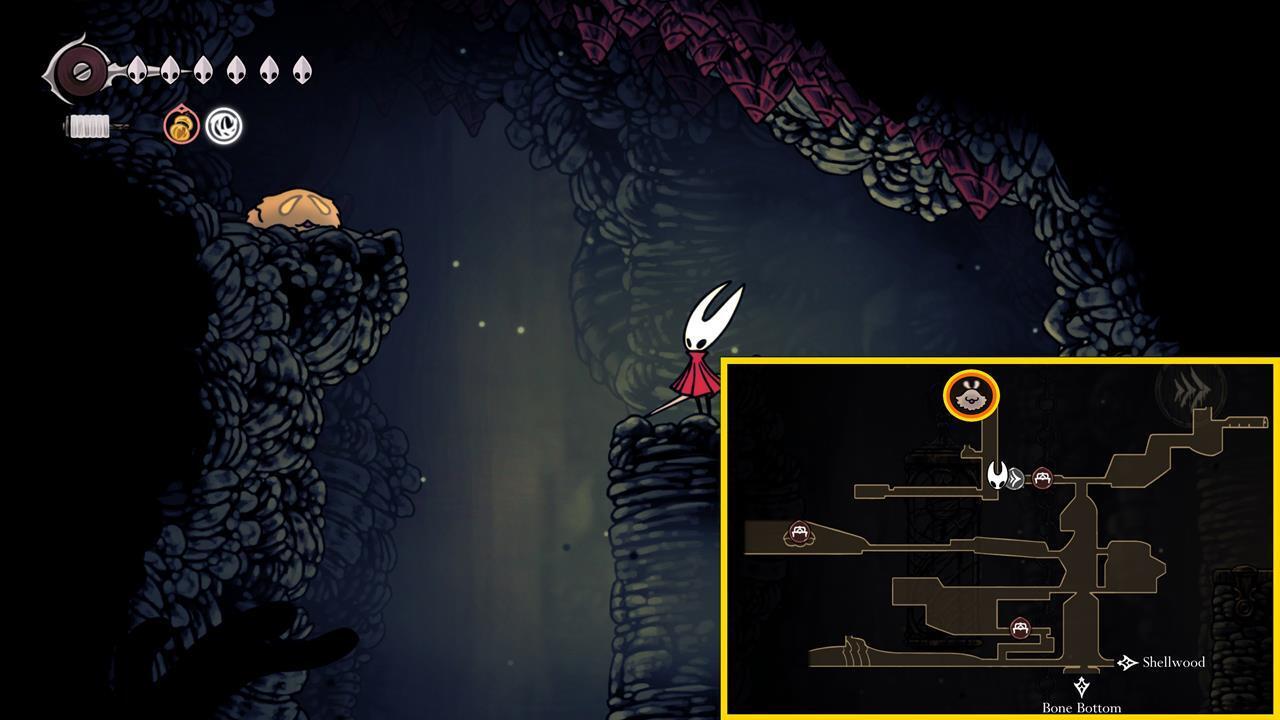Image resolution: width=1280 pixels, height=720 pixels.
Task: Click the circled flea portrait at the map's top
Action: pos(972,395)
